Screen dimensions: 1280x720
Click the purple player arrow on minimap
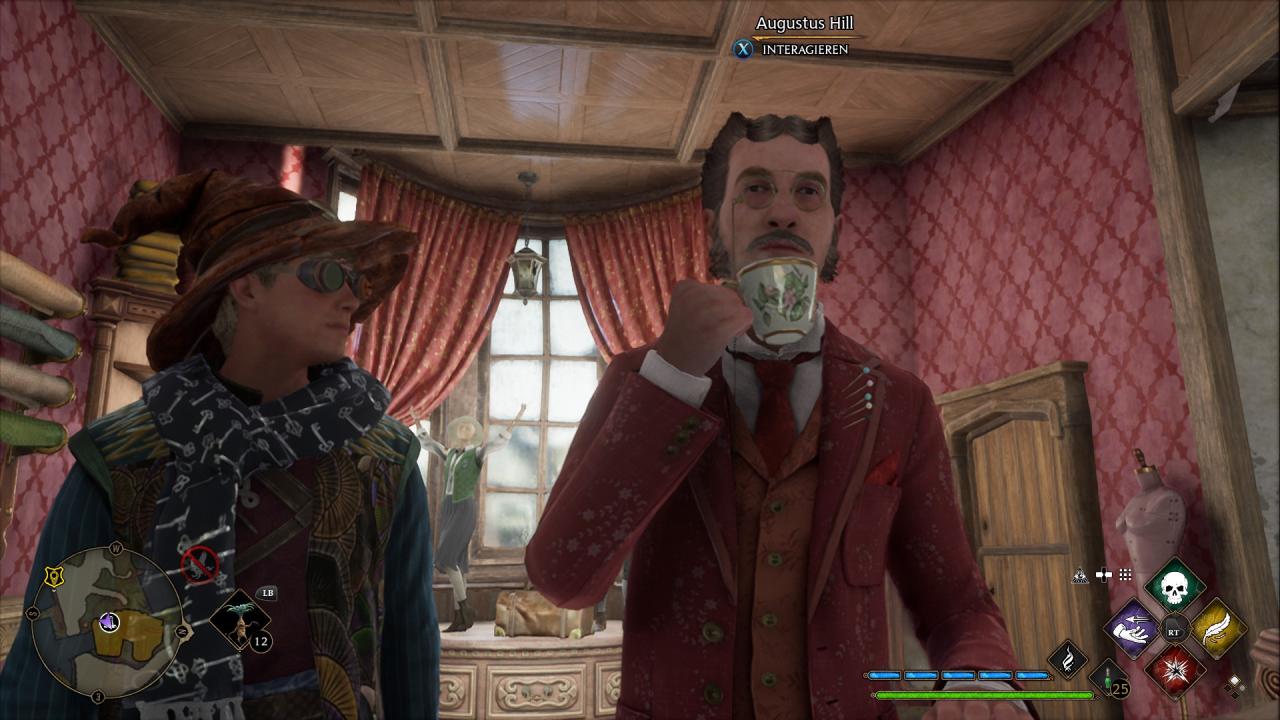[109, 623]
